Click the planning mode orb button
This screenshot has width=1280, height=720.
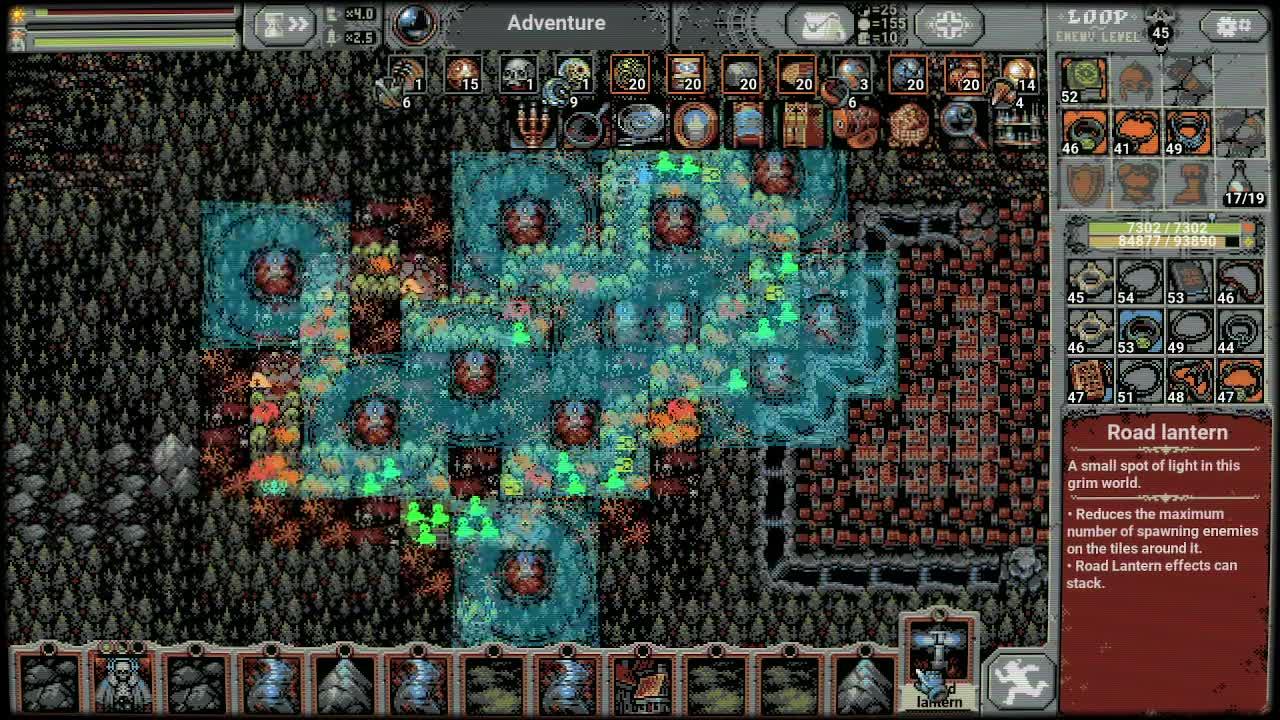point(413,24)
